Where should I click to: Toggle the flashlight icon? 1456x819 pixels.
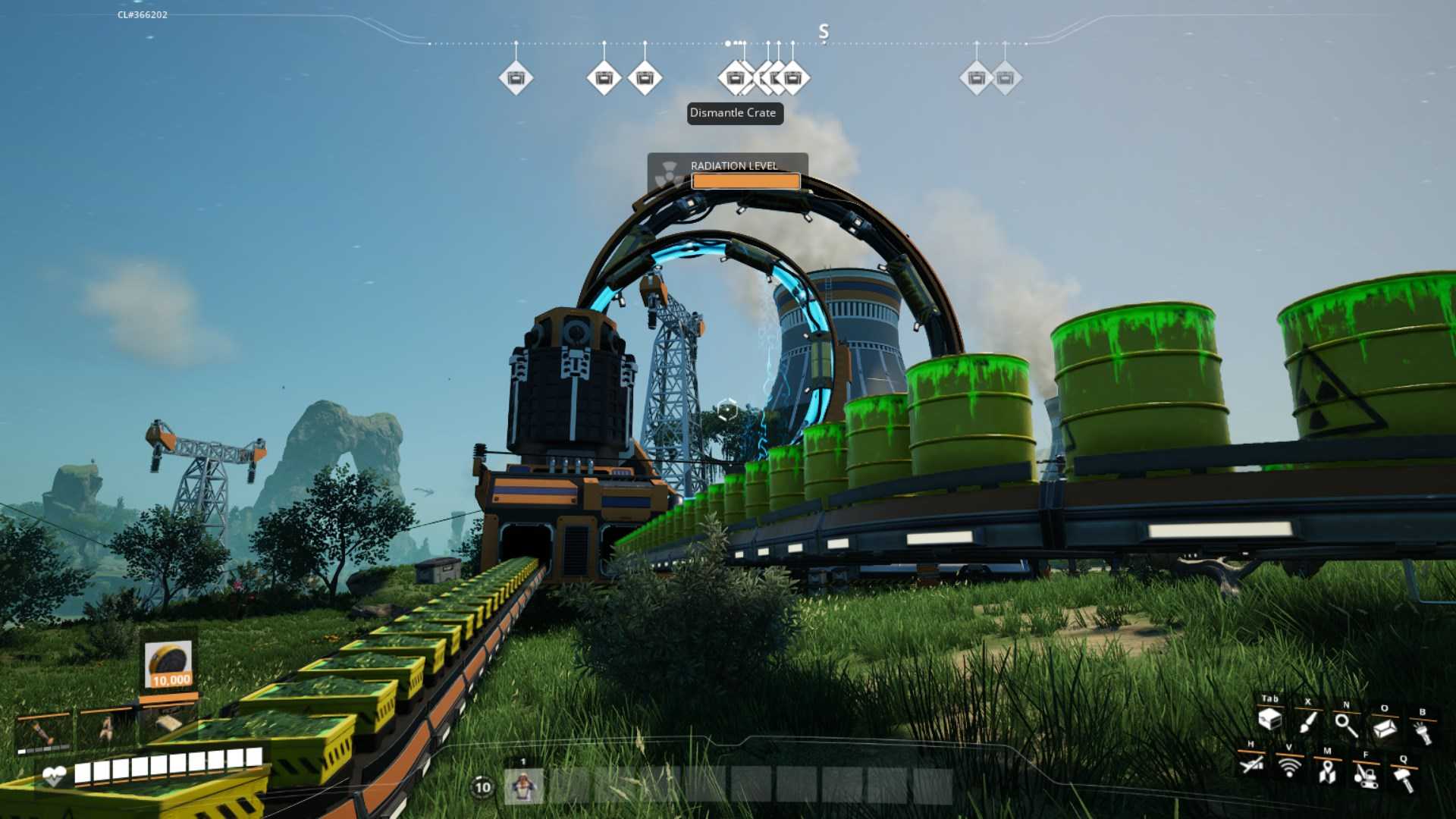pyautogui.click(x=1423, y=733)
